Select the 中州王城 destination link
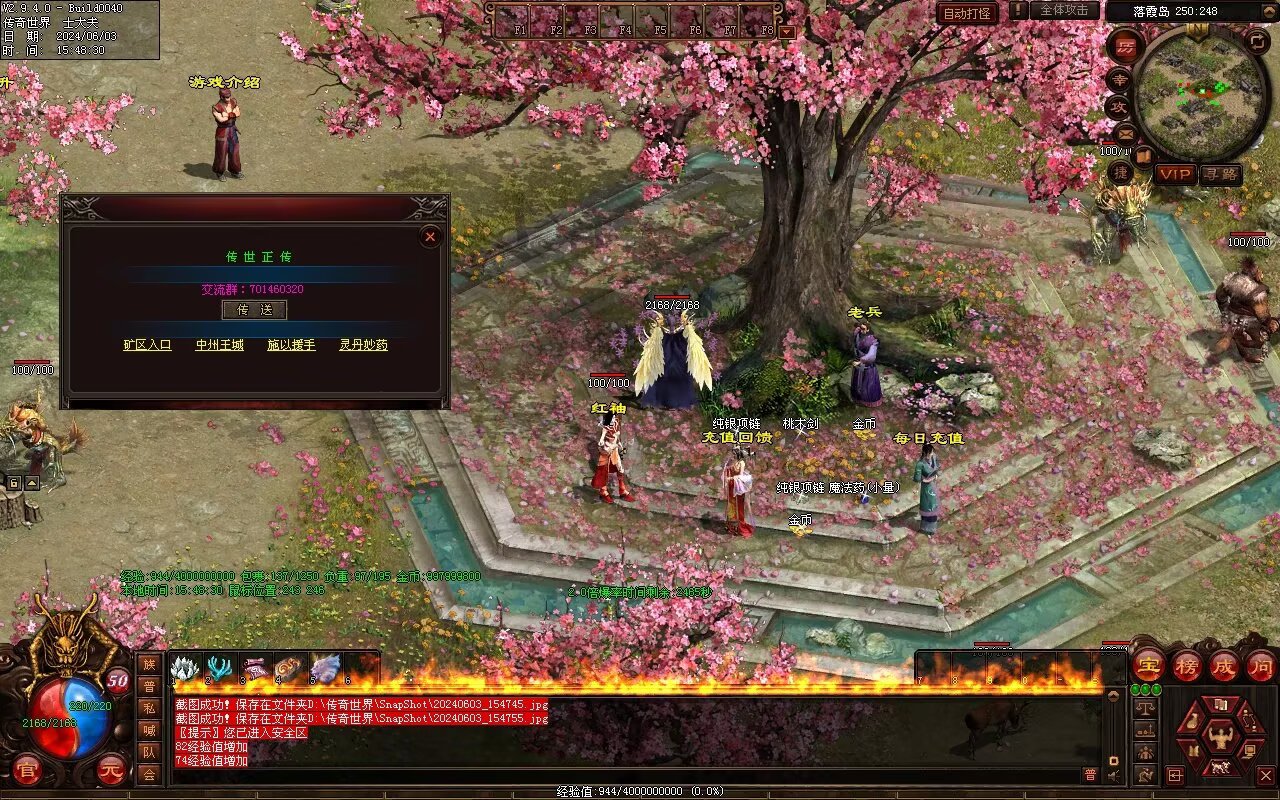 (x=219, y=345)
